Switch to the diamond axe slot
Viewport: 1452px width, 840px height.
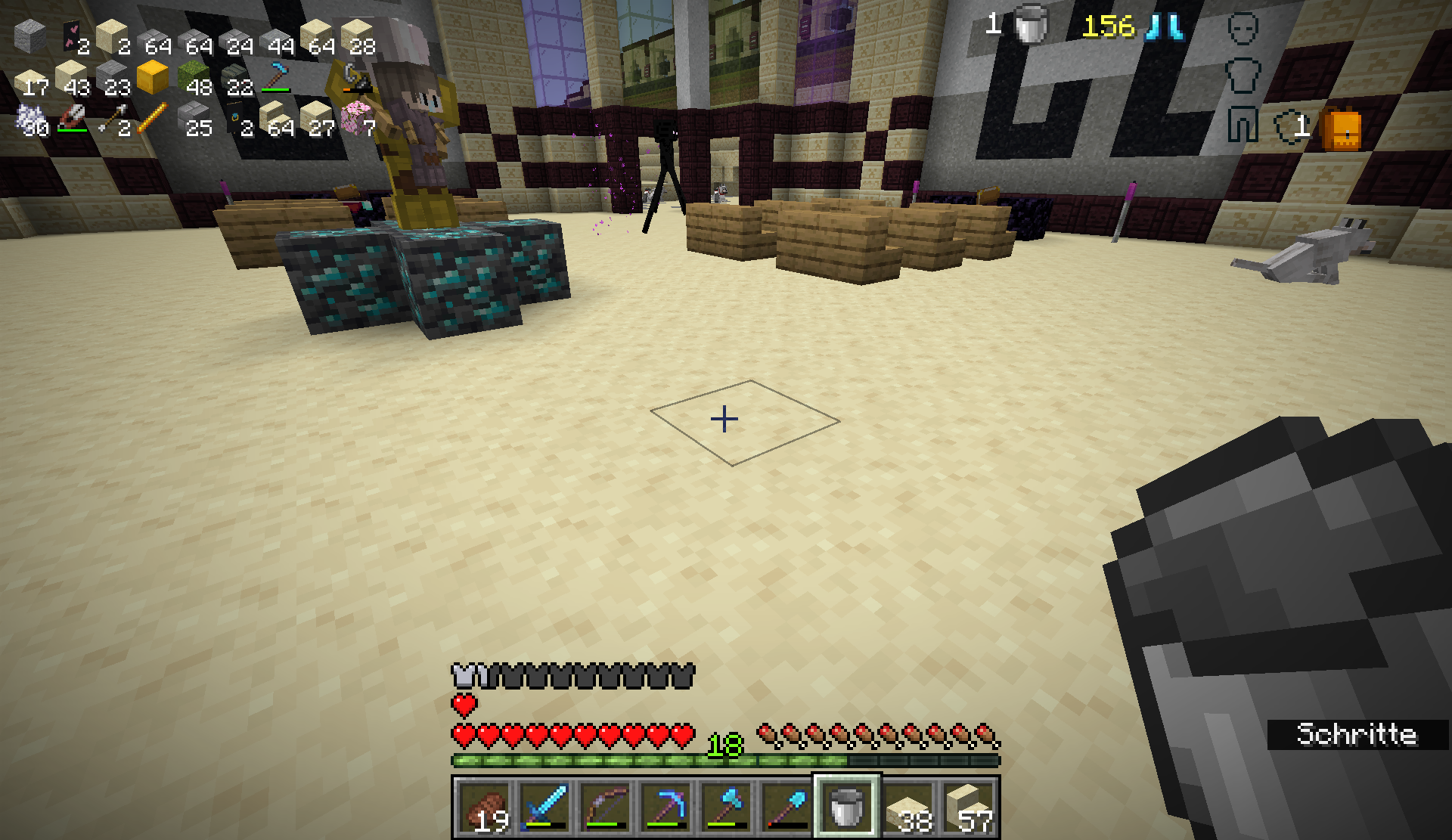click(x=726, y=807)
